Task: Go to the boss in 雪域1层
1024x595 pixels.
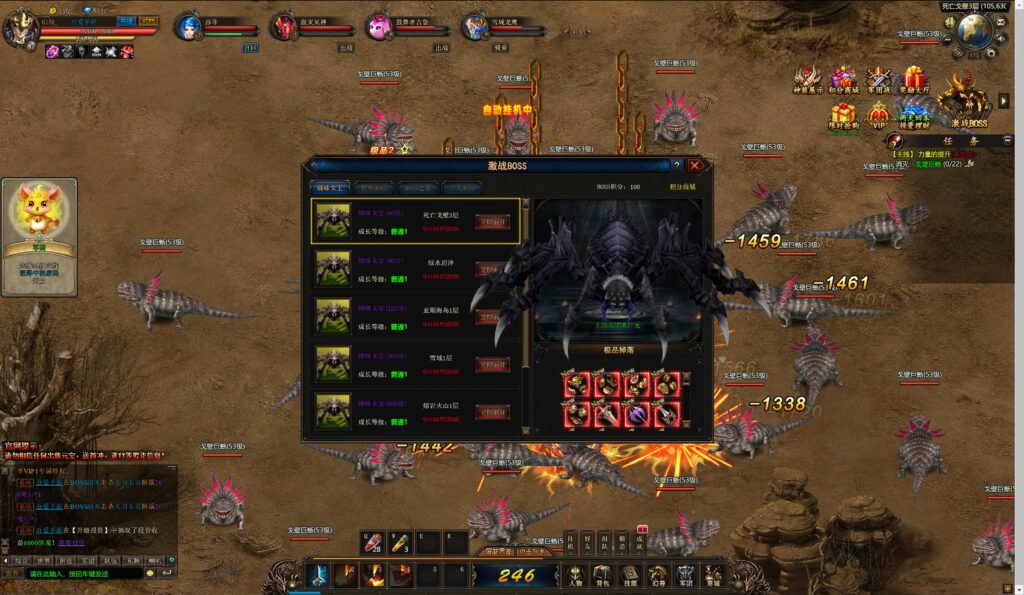Action: [x=491, y=365]
